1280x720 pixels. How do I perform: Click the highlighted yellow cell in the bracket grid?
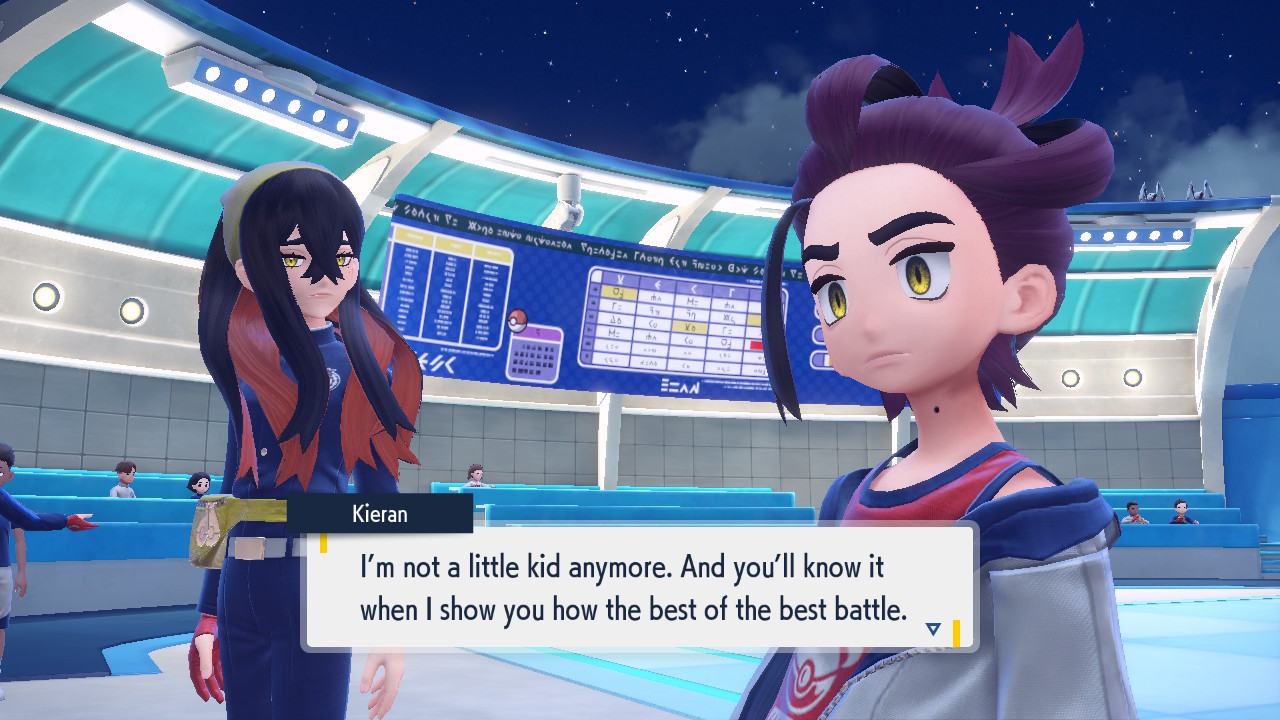tap(617, 292)
